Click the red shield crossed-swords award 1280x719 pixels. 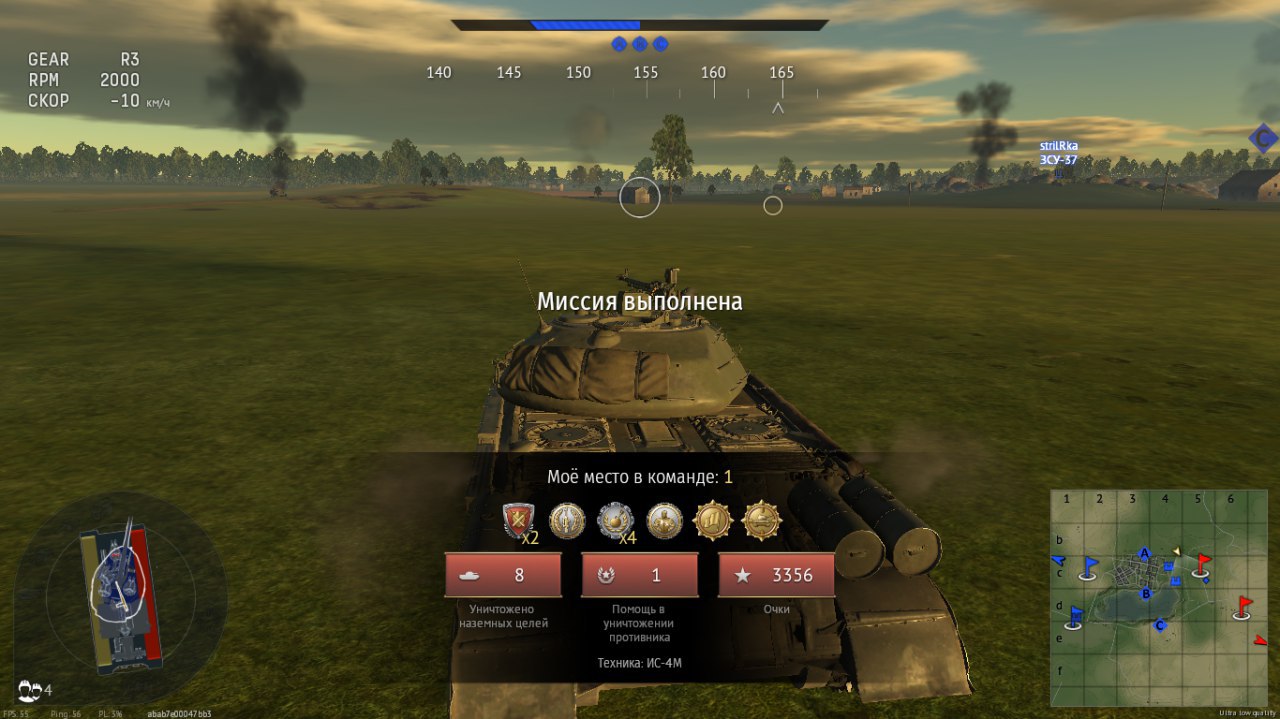point(519,520)
